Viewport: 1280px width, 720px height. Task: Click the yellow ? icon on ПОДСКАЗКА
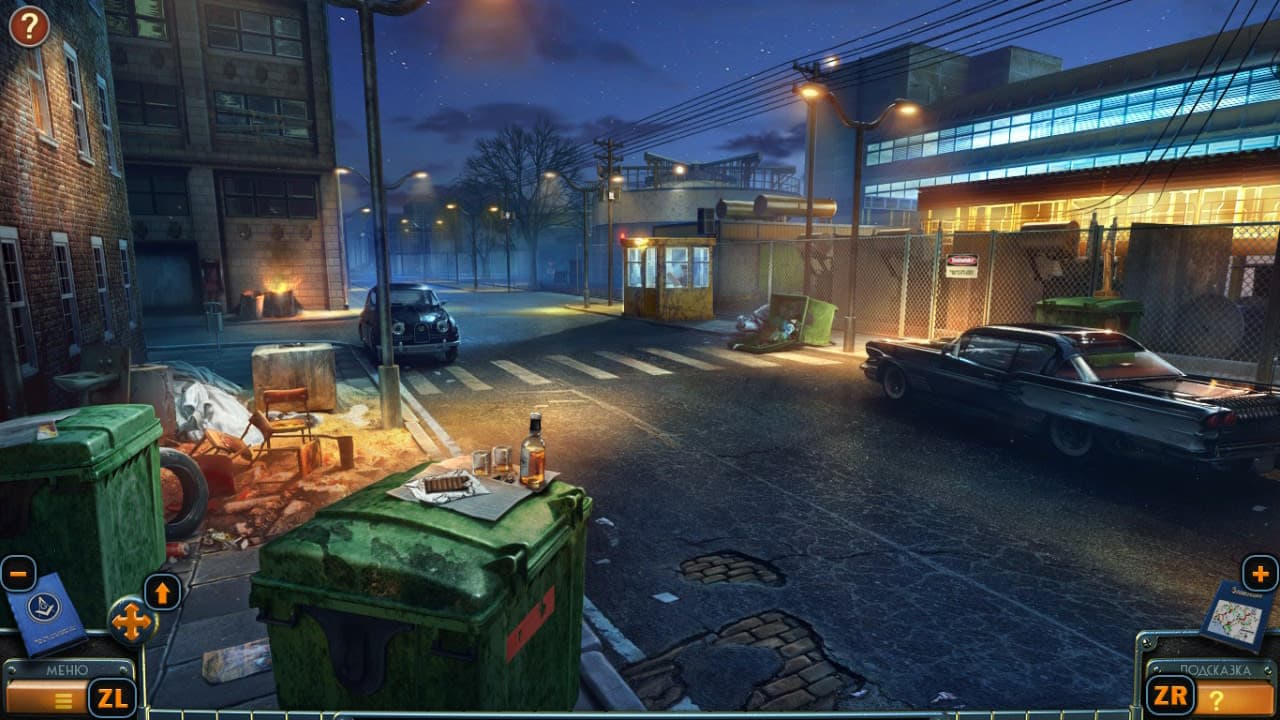1216,700
